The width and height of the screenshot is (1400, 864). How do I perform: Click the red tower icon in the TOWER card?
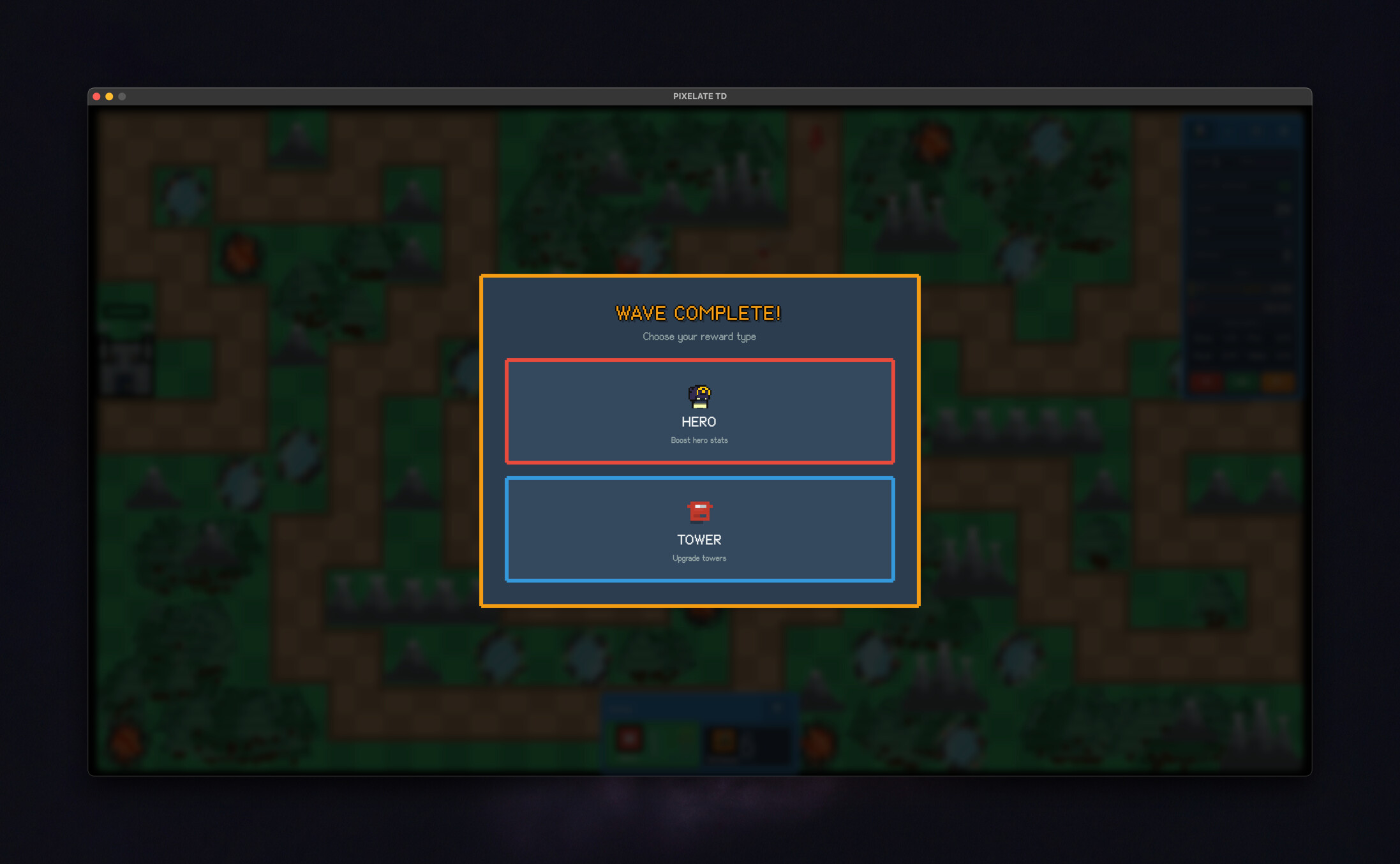[x=699, y=510]
